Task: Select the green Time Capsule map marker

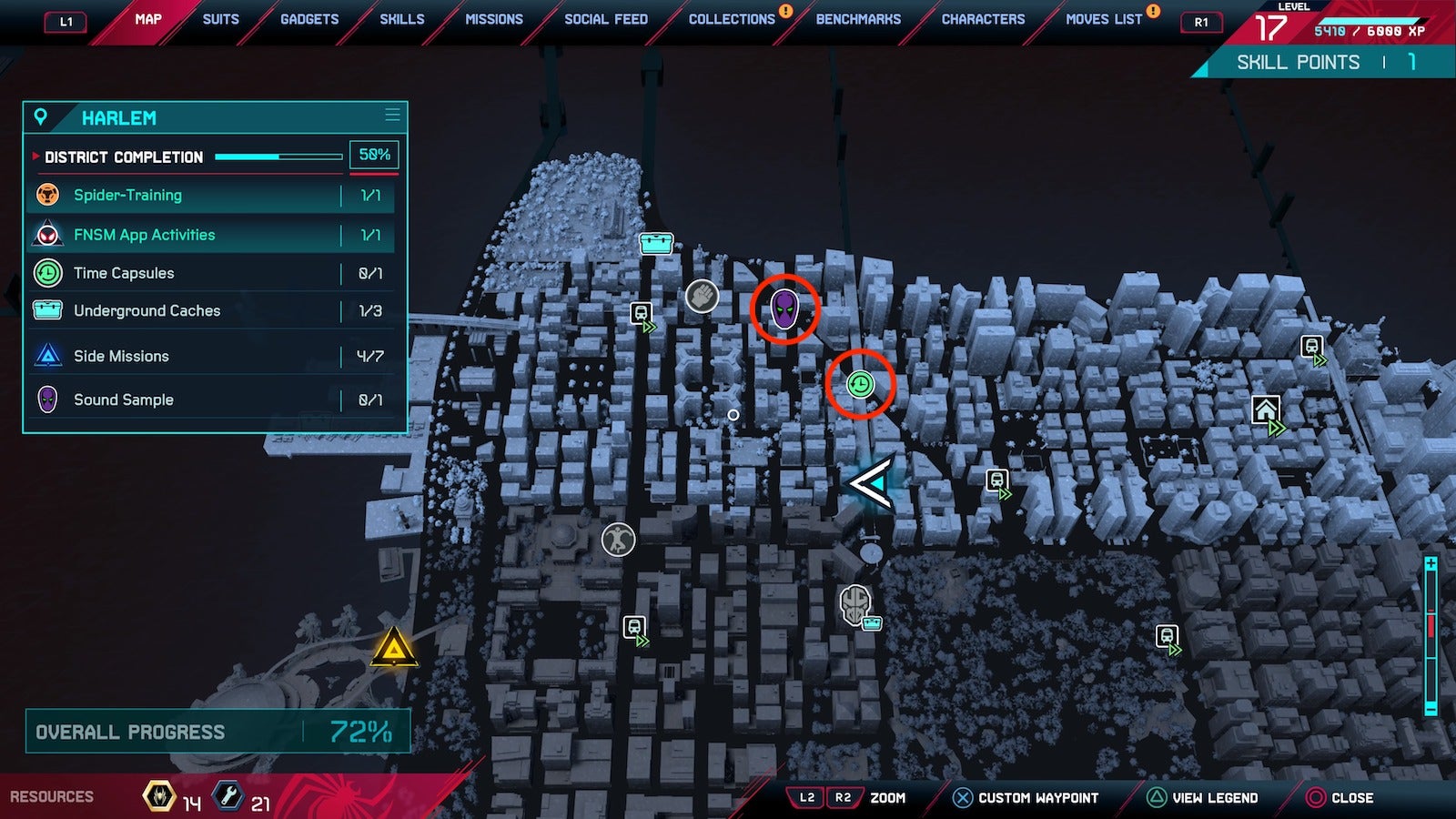Action: click(860, 384)
